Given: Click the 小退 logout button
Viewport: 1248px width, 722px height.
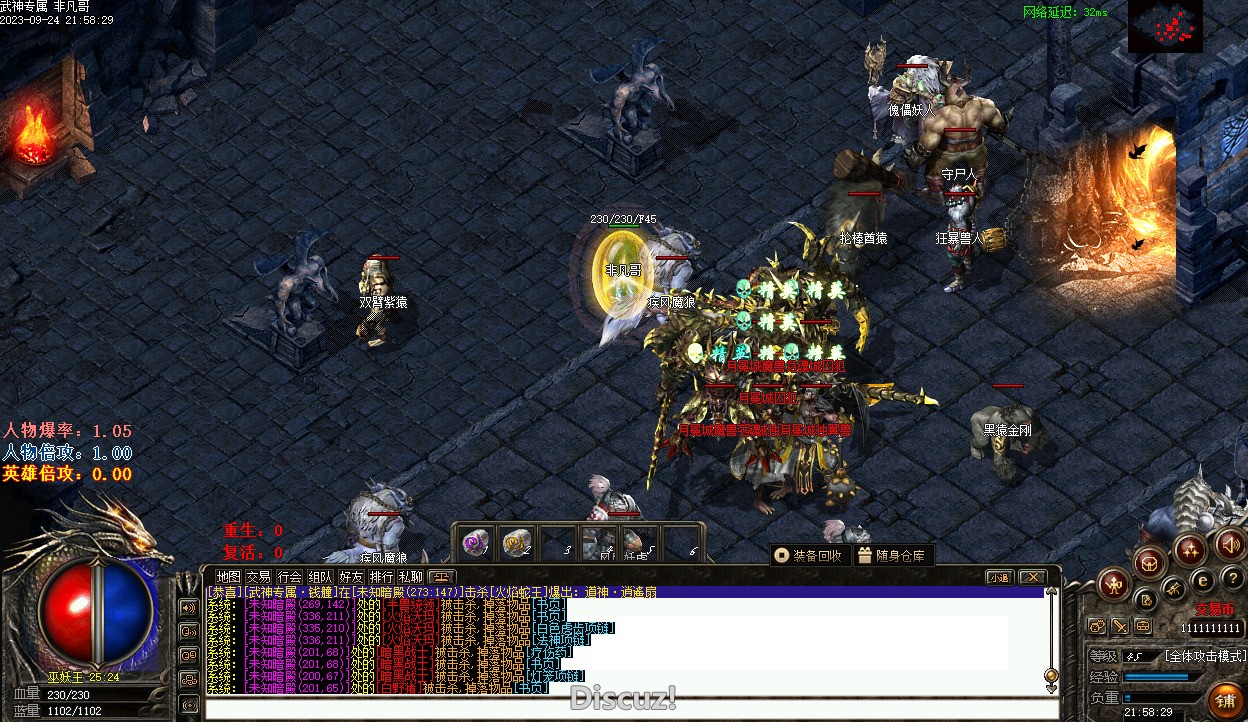Looking at the screenshot, I should click(999, 577).
